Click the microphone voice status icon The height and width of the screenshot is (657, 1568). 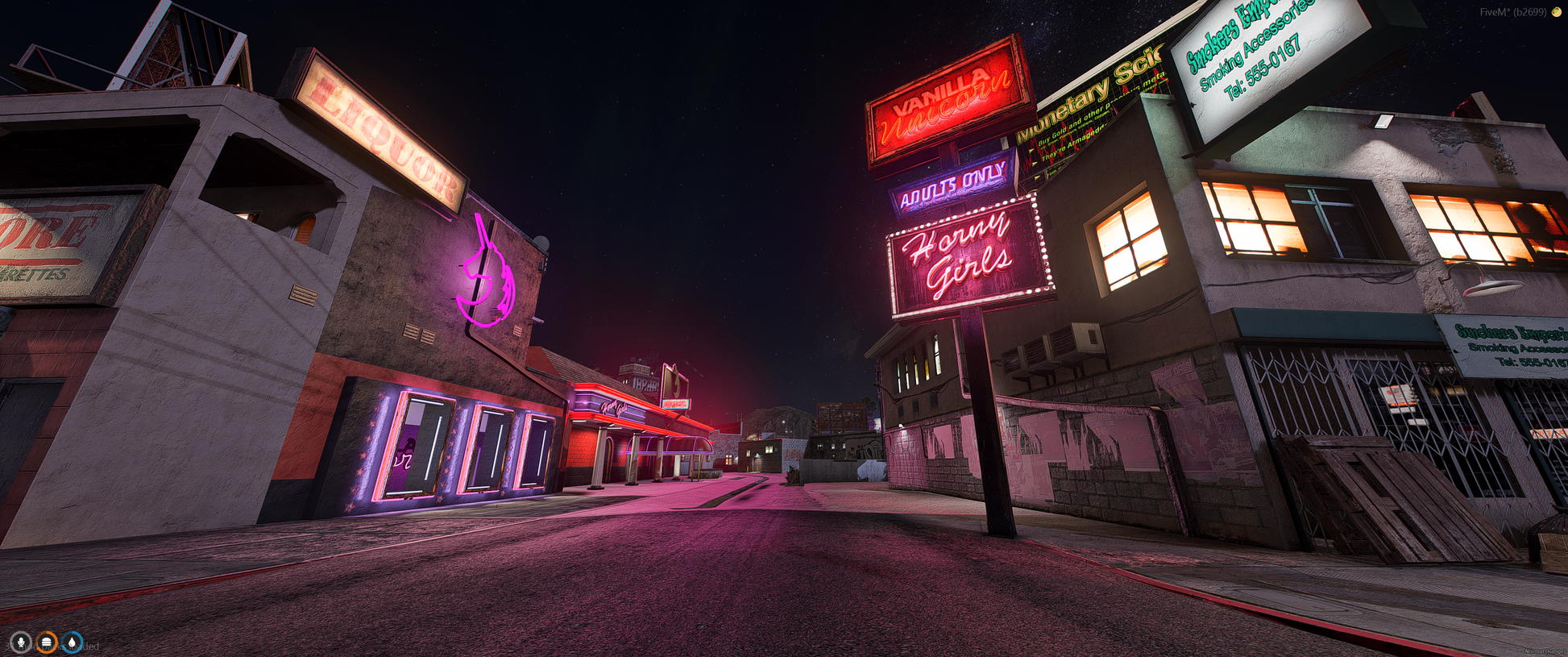tap(21, 642)
